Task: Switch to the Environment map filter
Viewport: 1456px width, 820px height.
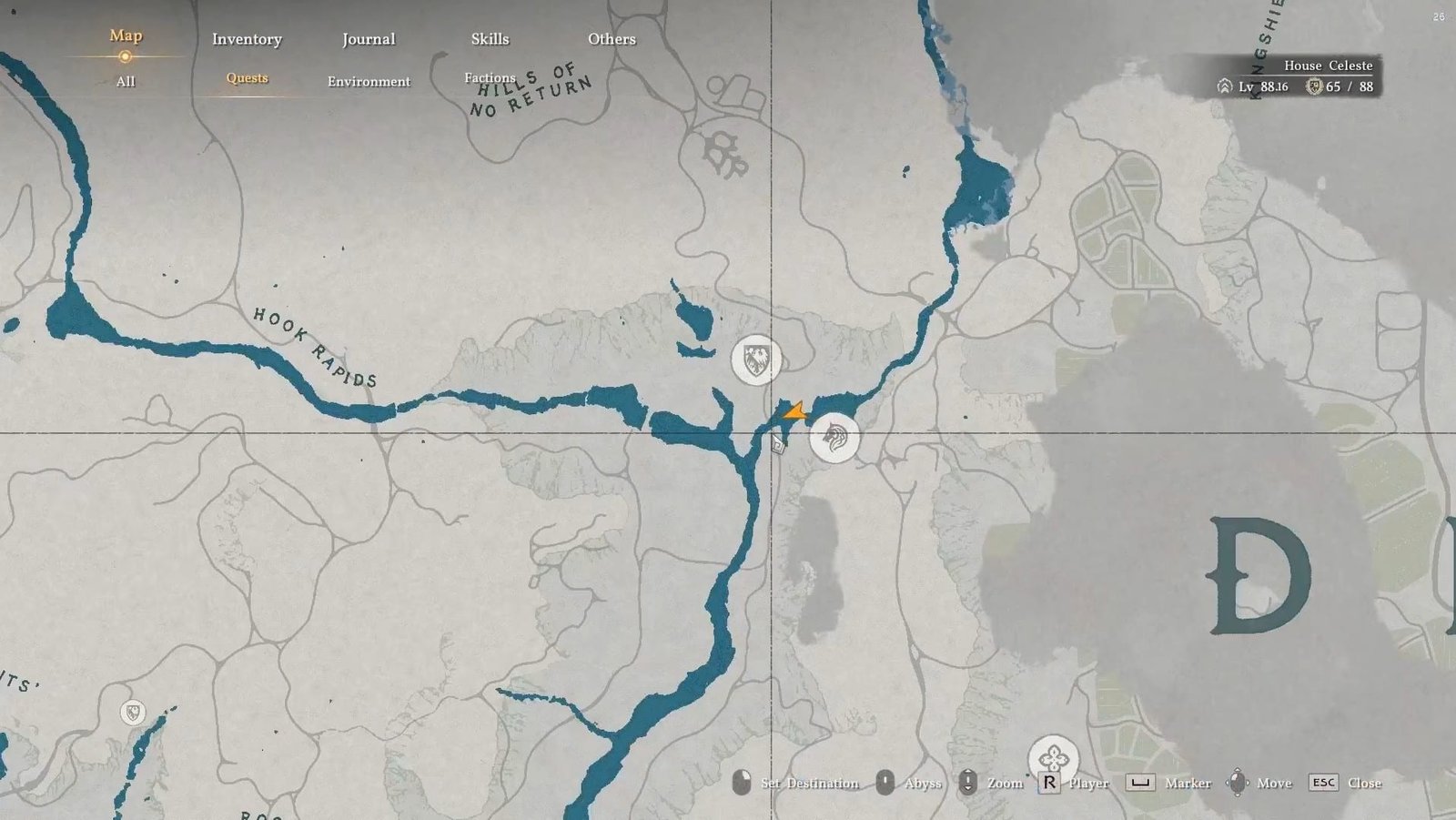Action: coord(369,81)
